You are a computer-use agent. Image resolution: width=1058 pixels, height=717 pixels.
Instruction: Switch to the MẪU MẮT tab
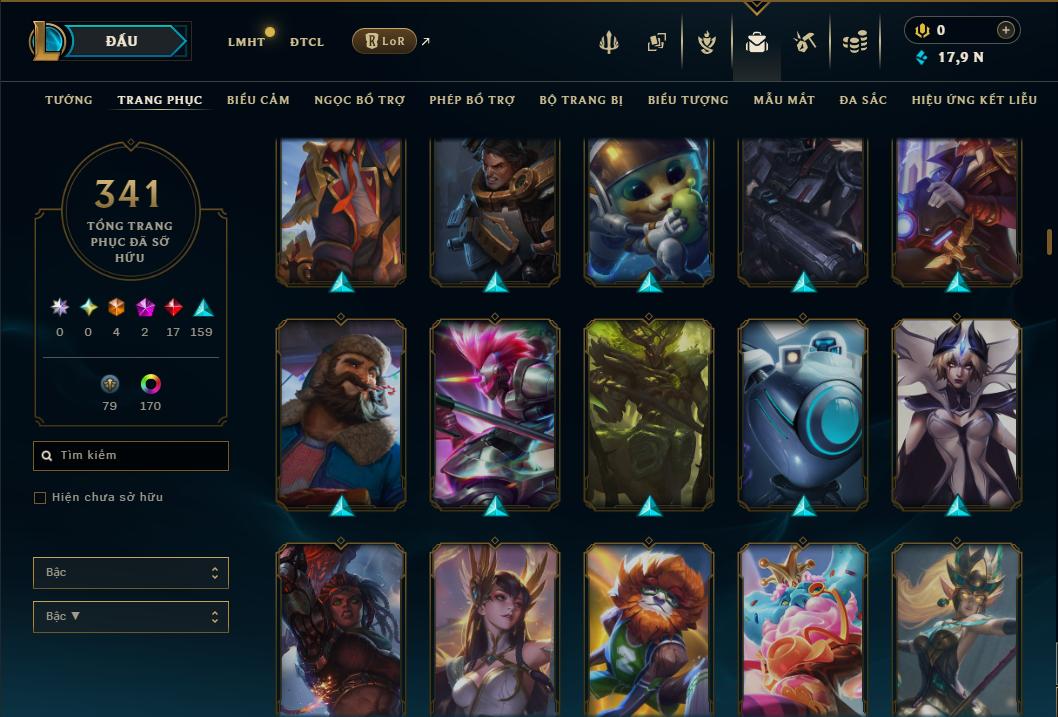tap(784, 100)
